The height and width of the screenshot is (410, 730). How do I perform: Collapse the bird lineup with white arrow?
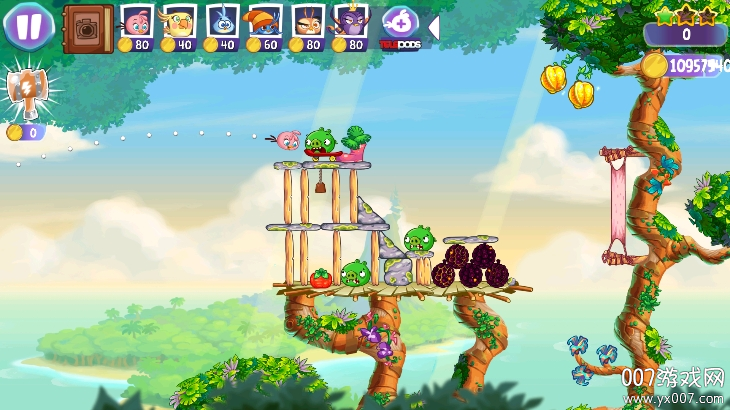[x=433, y=27]
